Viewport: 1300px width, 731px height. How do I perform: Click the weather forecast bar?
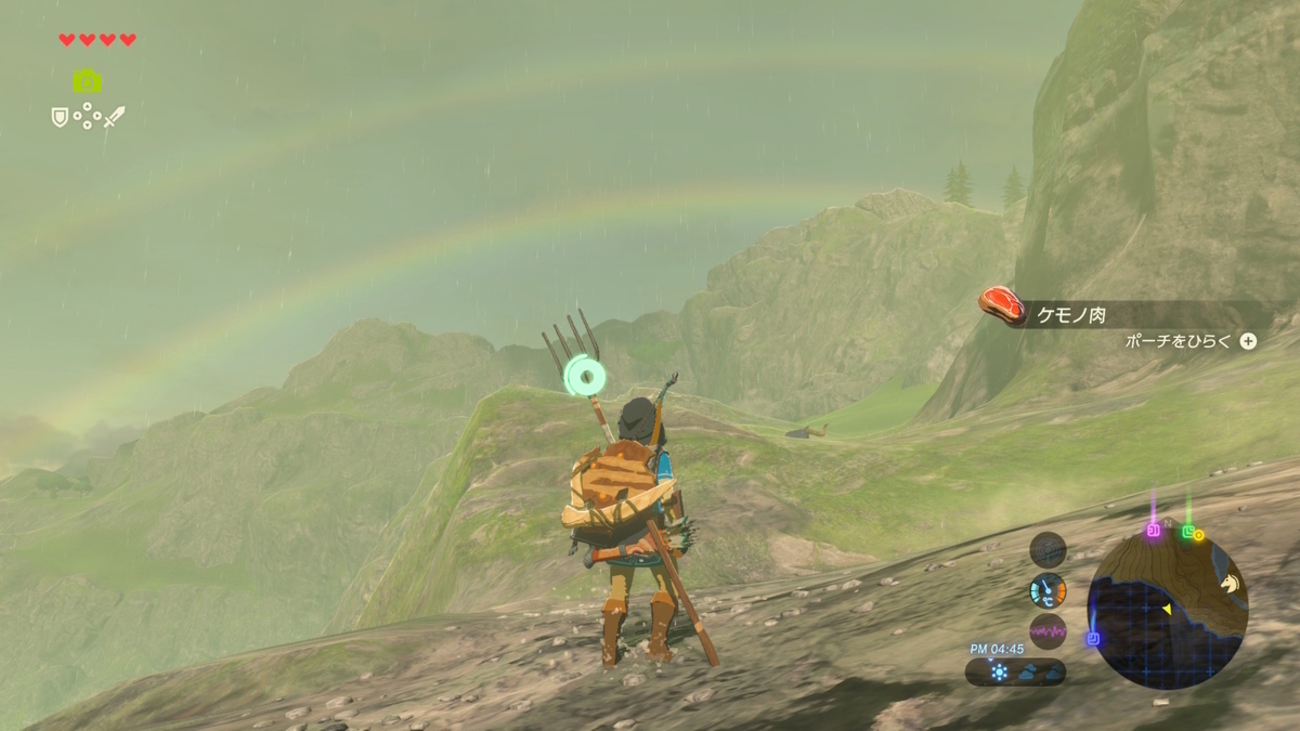coord(1015,673)
